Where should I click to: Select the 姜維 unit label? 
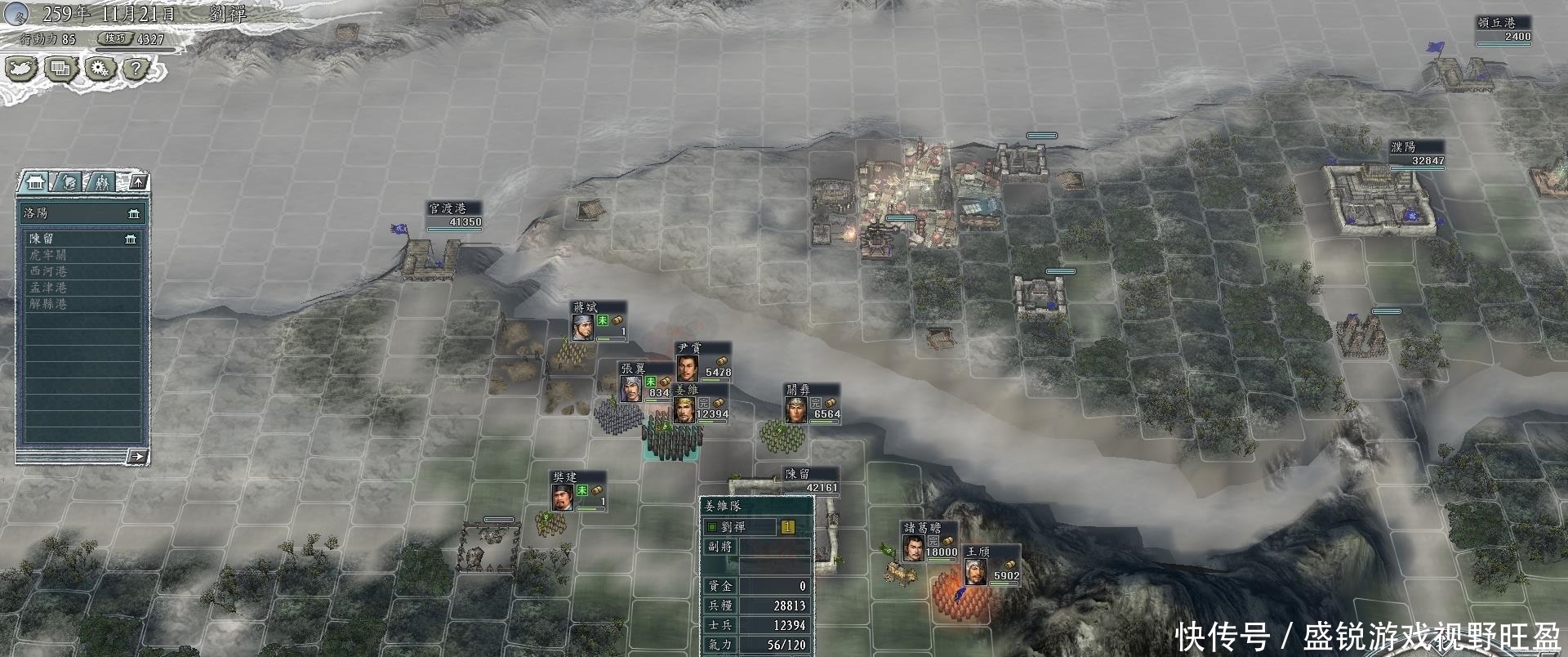point(687,391)
